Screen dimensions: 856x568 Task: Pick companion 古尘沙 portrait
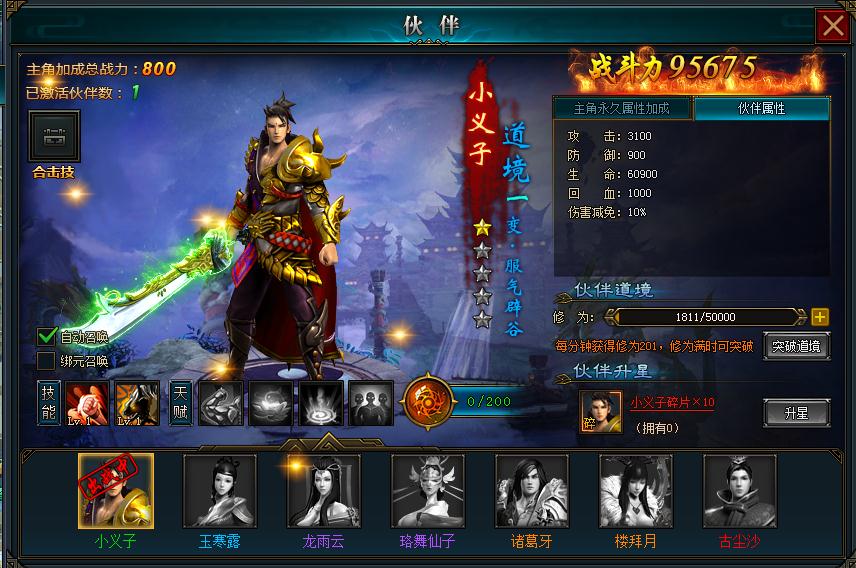pyautogui.click(x=740, y=491)
